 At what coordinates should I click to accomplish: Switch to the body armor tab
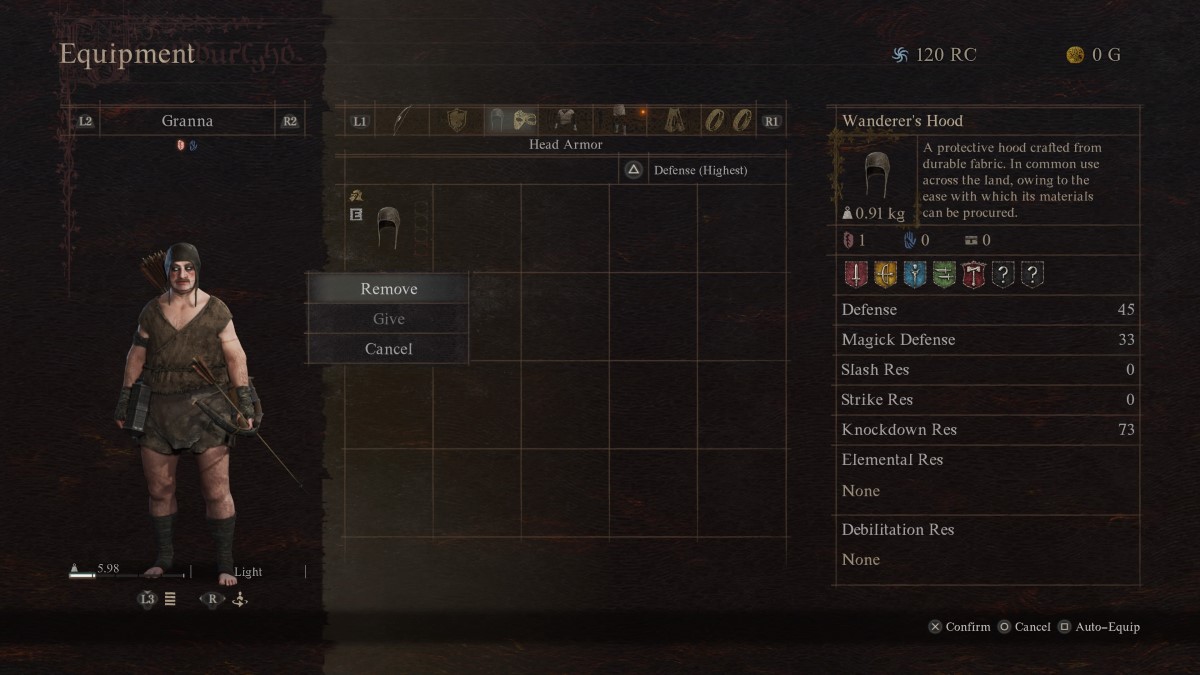(x=566, y=121)
